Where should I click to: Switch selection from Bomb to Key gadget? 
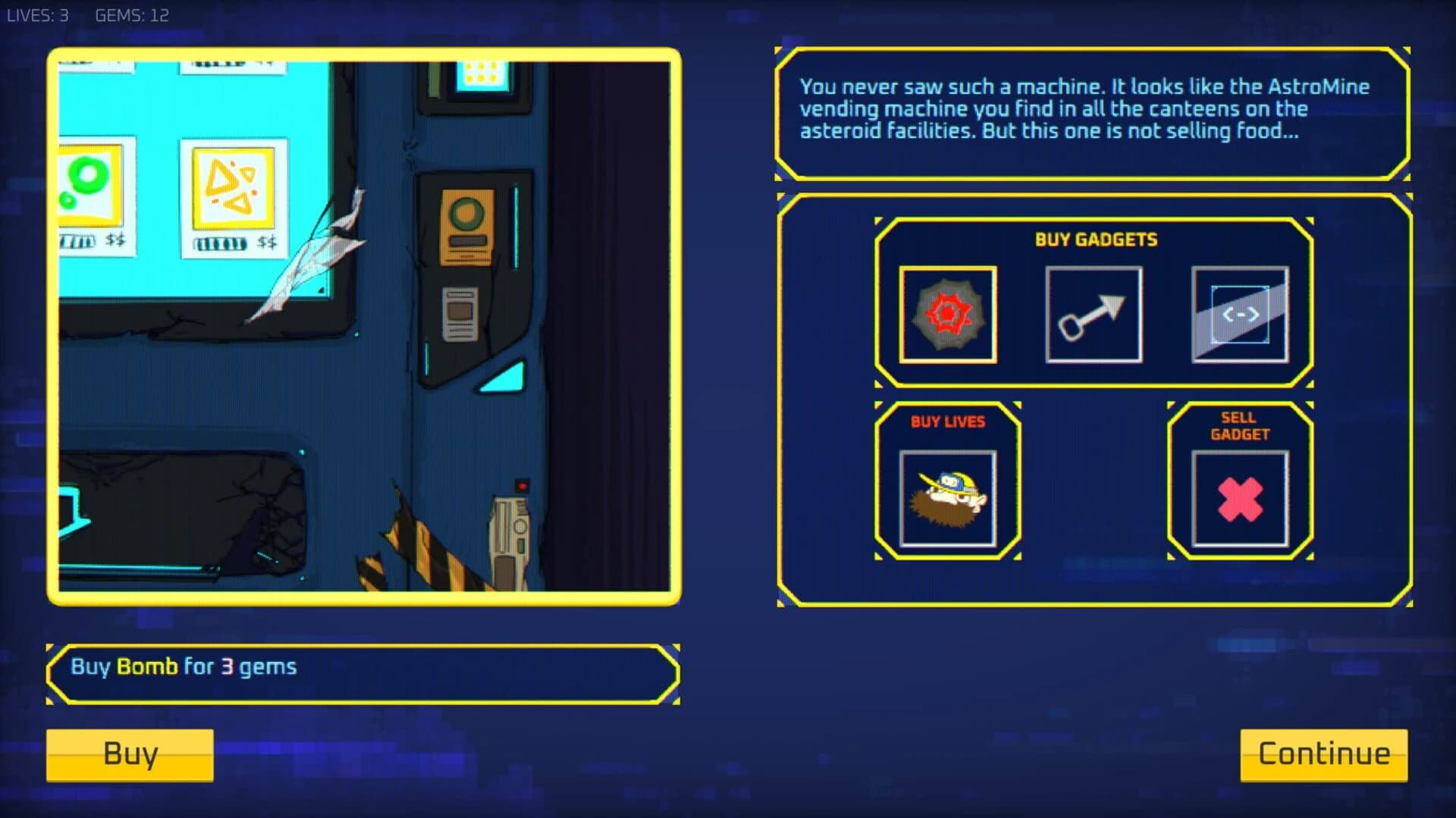pyautogui.click(x=1094, y=315)
